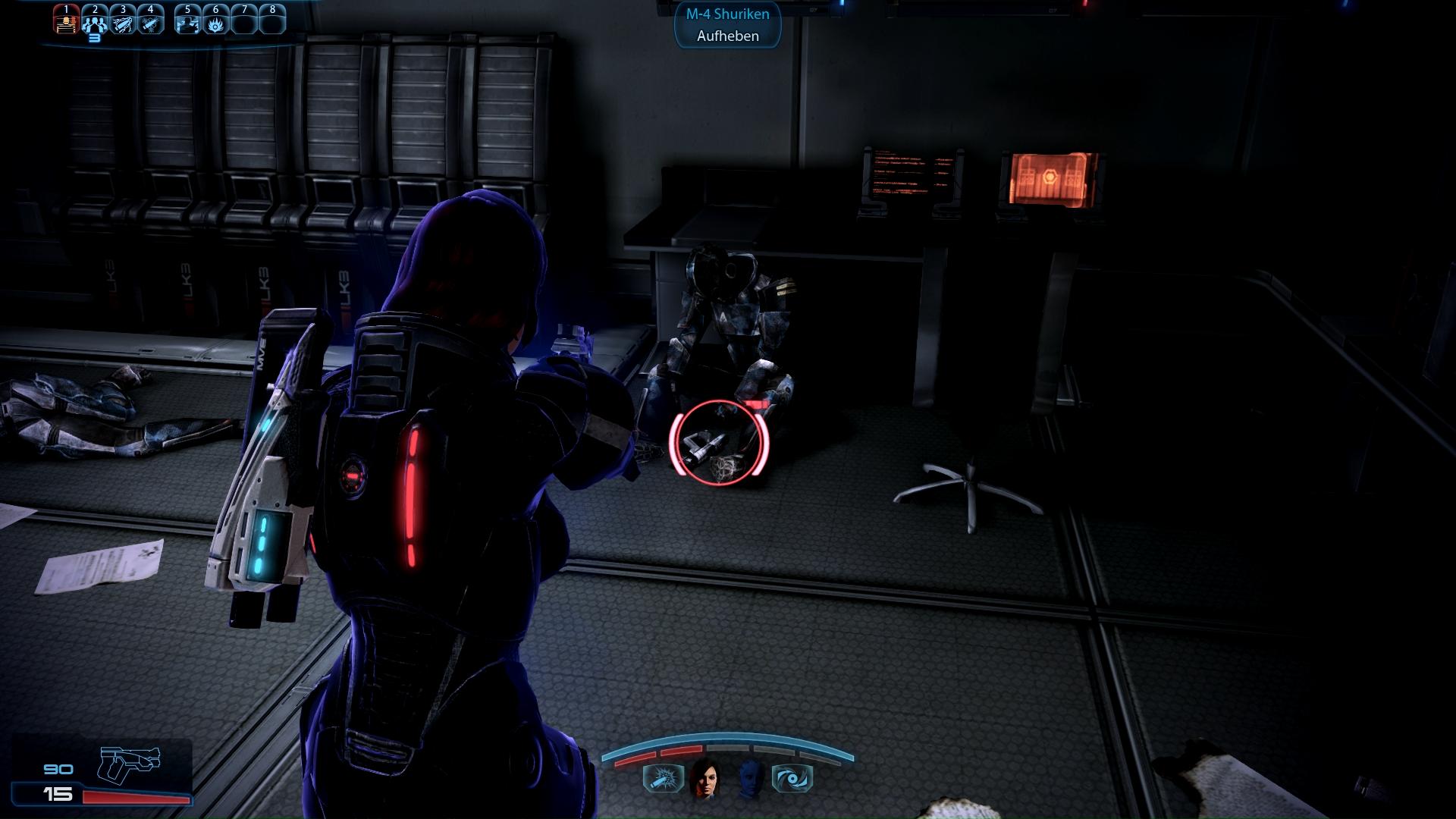The width and height of the screenshot is (1456, 819).
Task: Activate the swirling vortex squadmate power icon
Action: click(792, 779)
